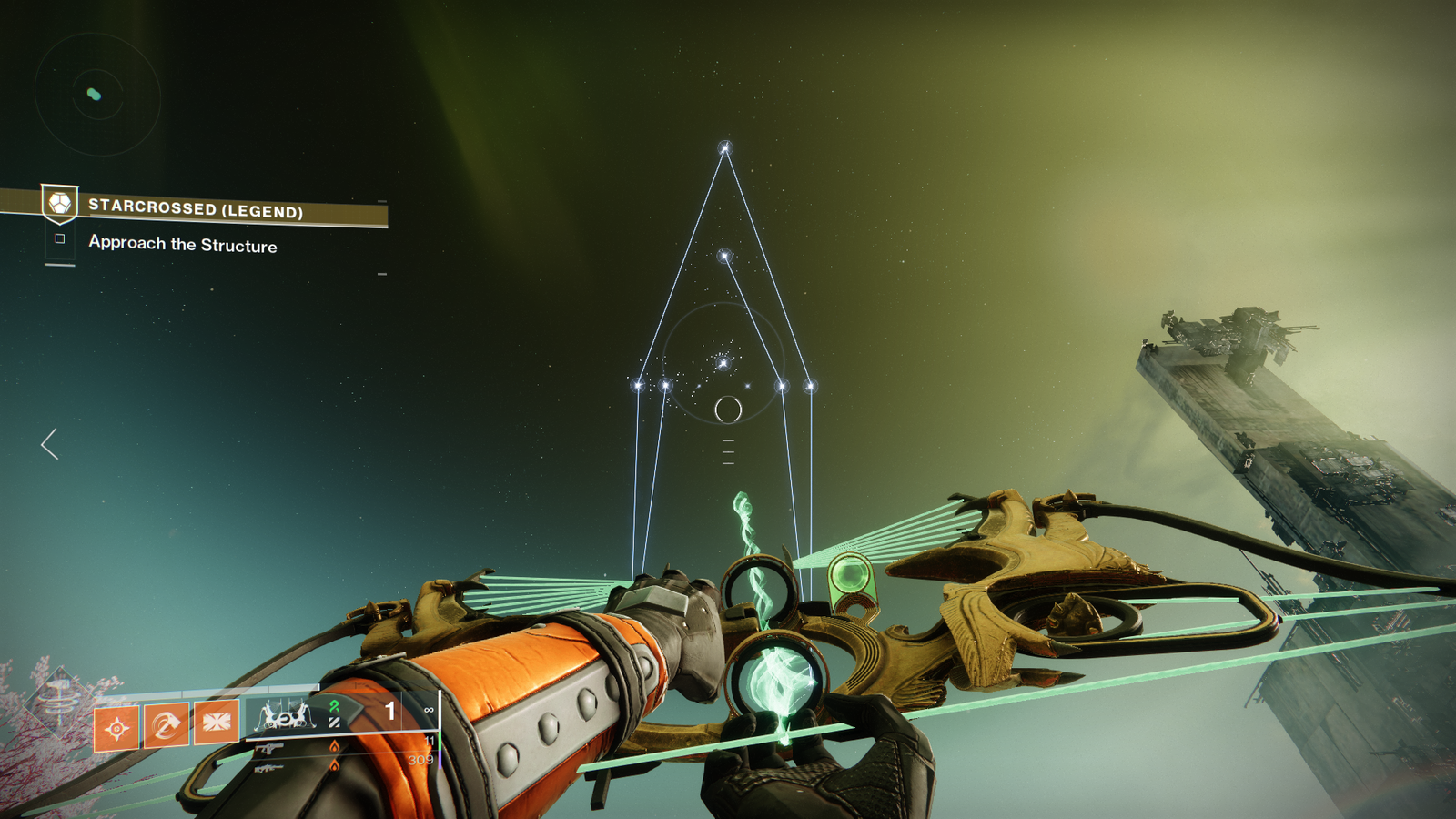The image size is (1456, 819).
Task: Click the equipped bow silhouette icon
Action: 285,716
